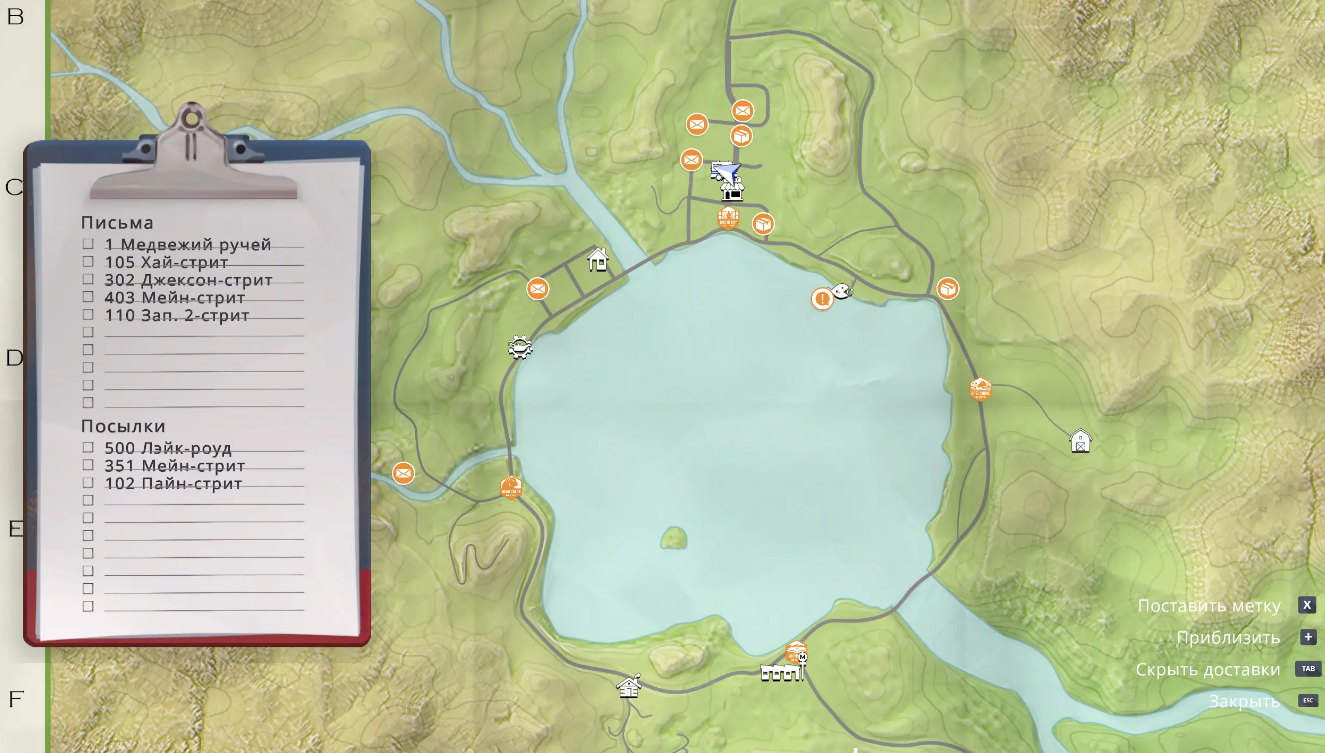
Task: Click the orange exclamation mark map marker
Action: click(822, 298)
